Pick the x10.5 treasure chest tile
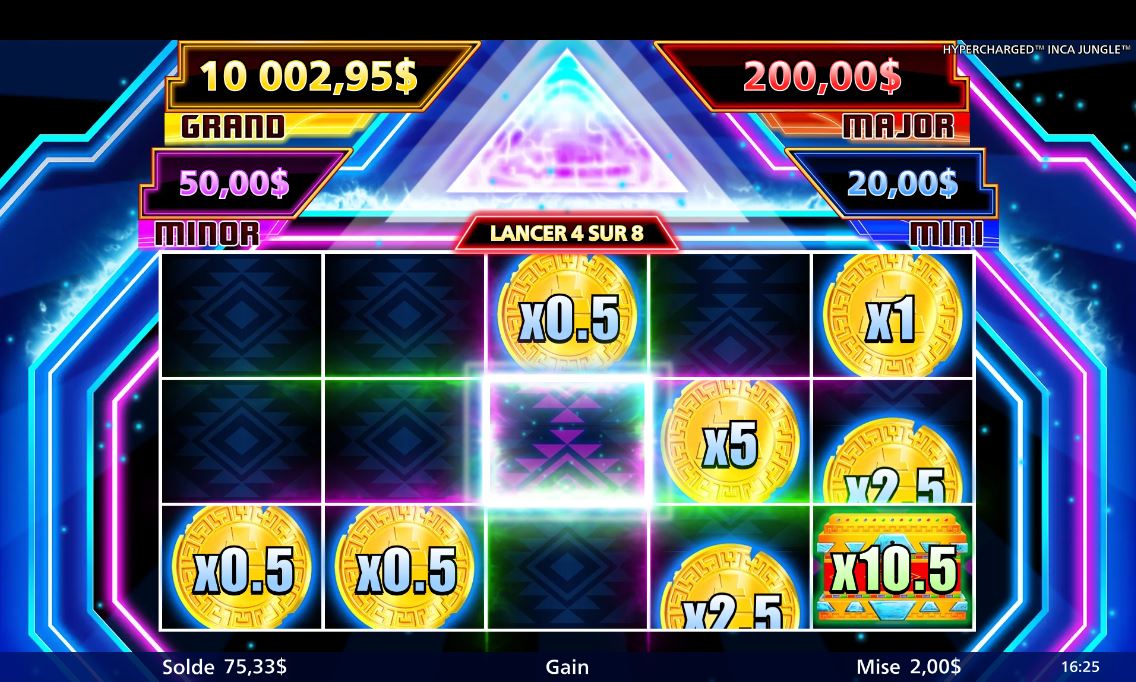This screenshot has height=682, width=1136. 892,570
